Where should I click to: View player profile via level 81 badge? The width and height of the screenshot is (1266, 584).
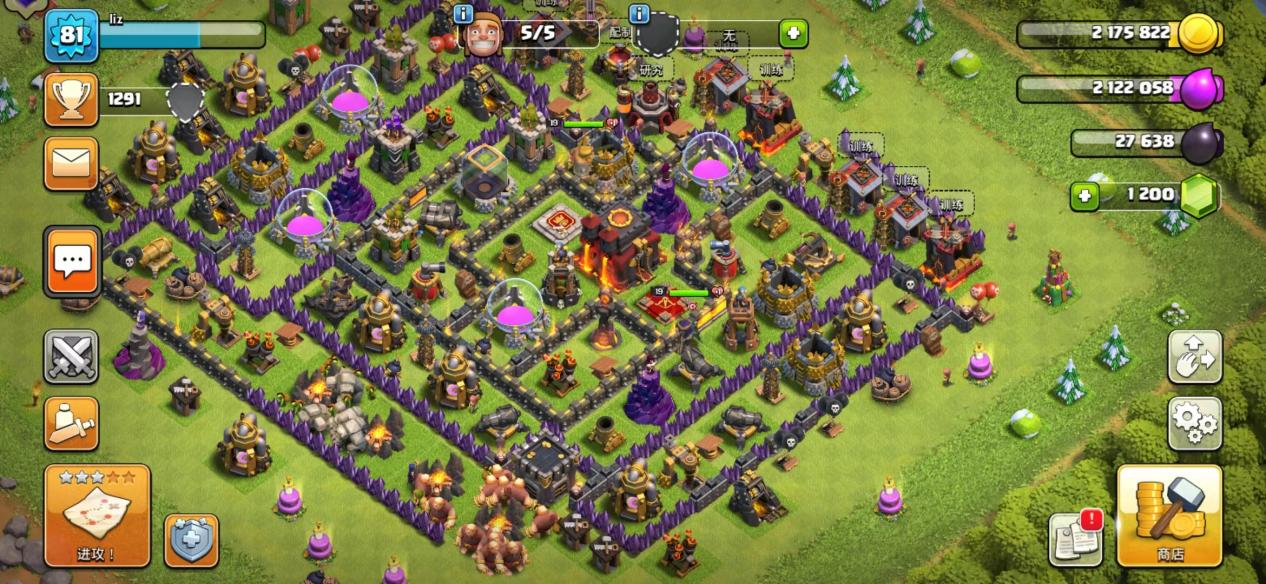[71, 36]
